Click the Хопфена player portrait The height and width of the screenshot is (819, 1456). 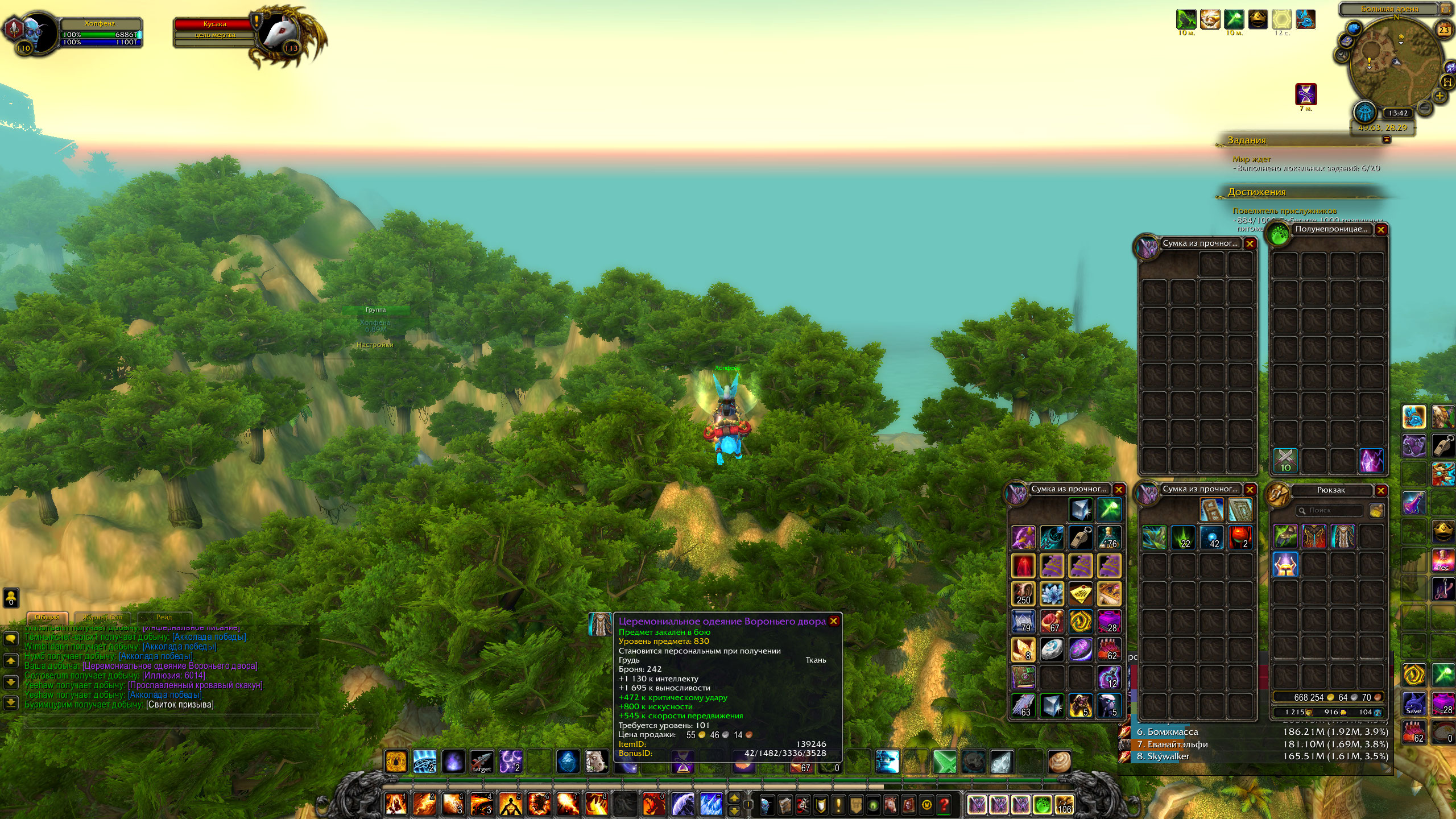[x=39, y=32]
